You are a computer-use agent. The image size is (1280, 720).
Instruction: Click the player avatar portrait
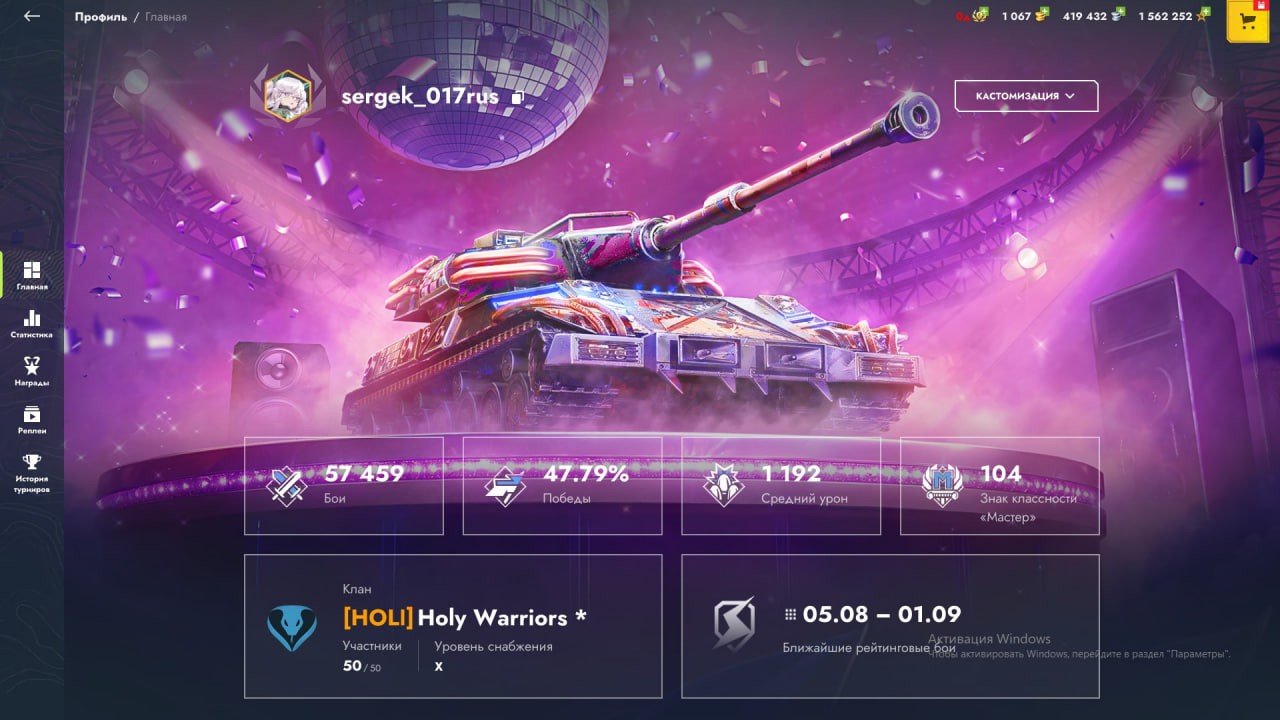[287, 96]
